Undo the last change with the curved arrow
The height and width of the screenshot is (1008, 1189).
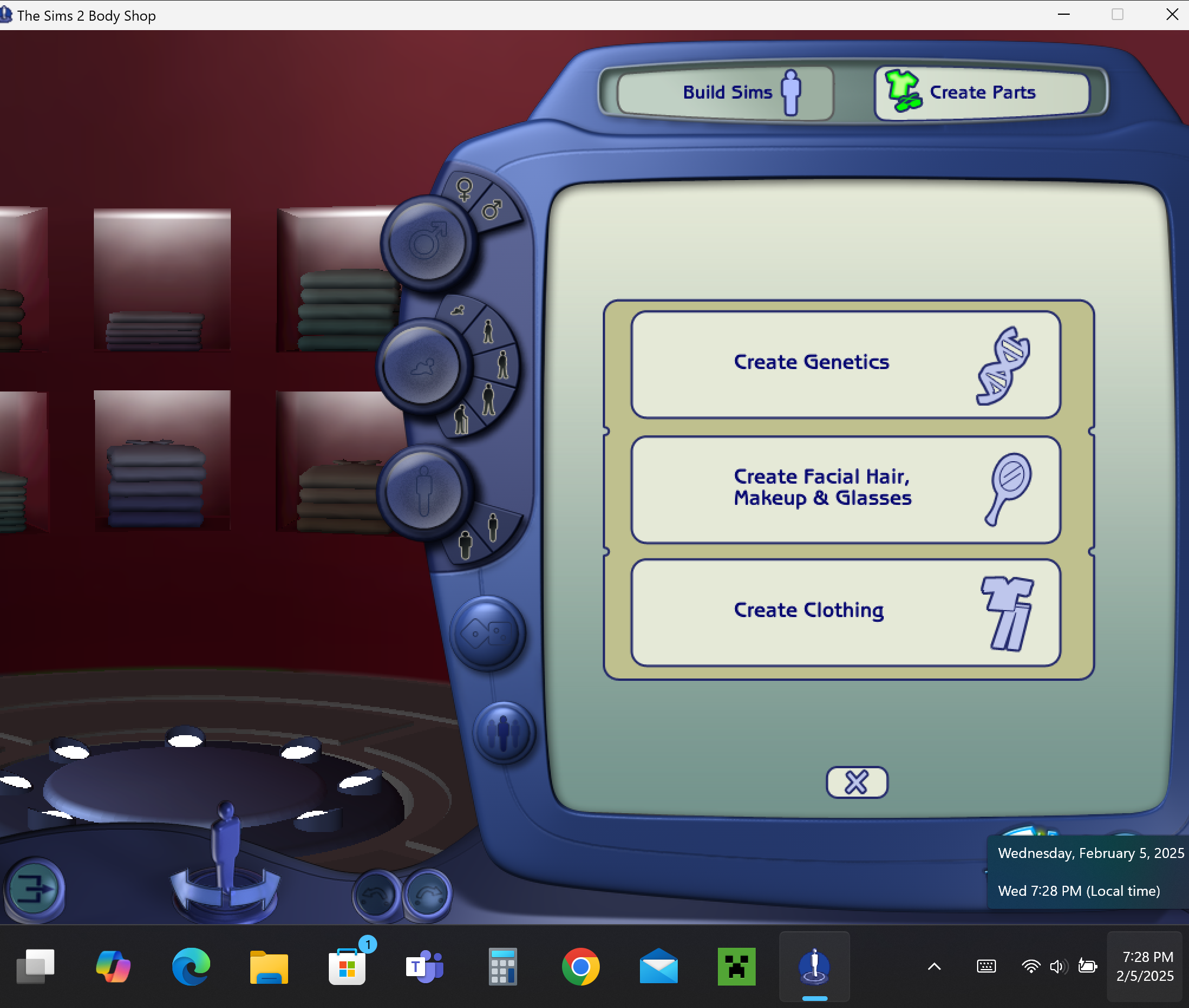click(375, 895)
